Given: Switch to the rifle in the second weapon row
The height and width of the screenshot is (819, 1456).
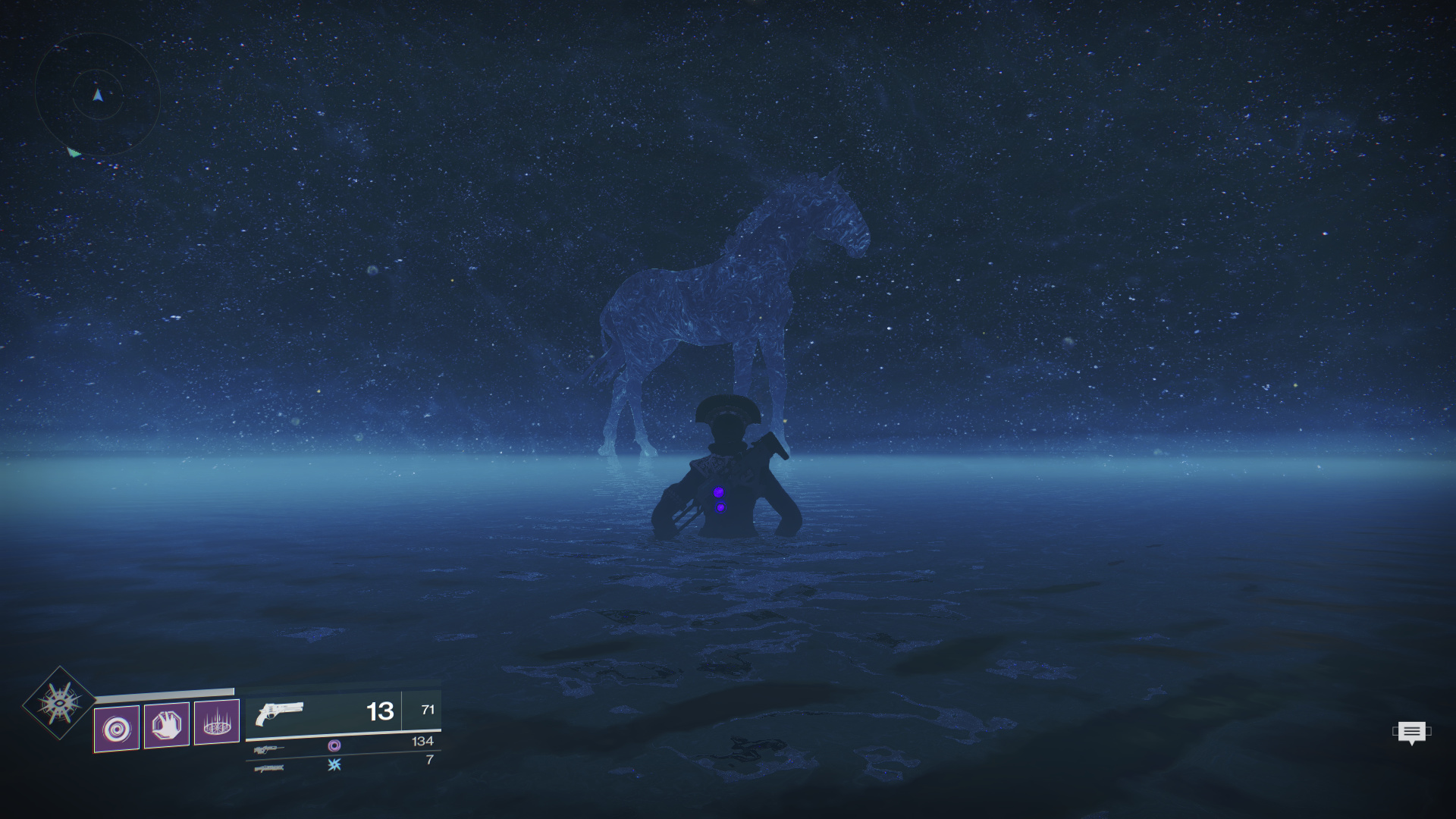Looking at the screenshot, I should (x=268, y=749).
